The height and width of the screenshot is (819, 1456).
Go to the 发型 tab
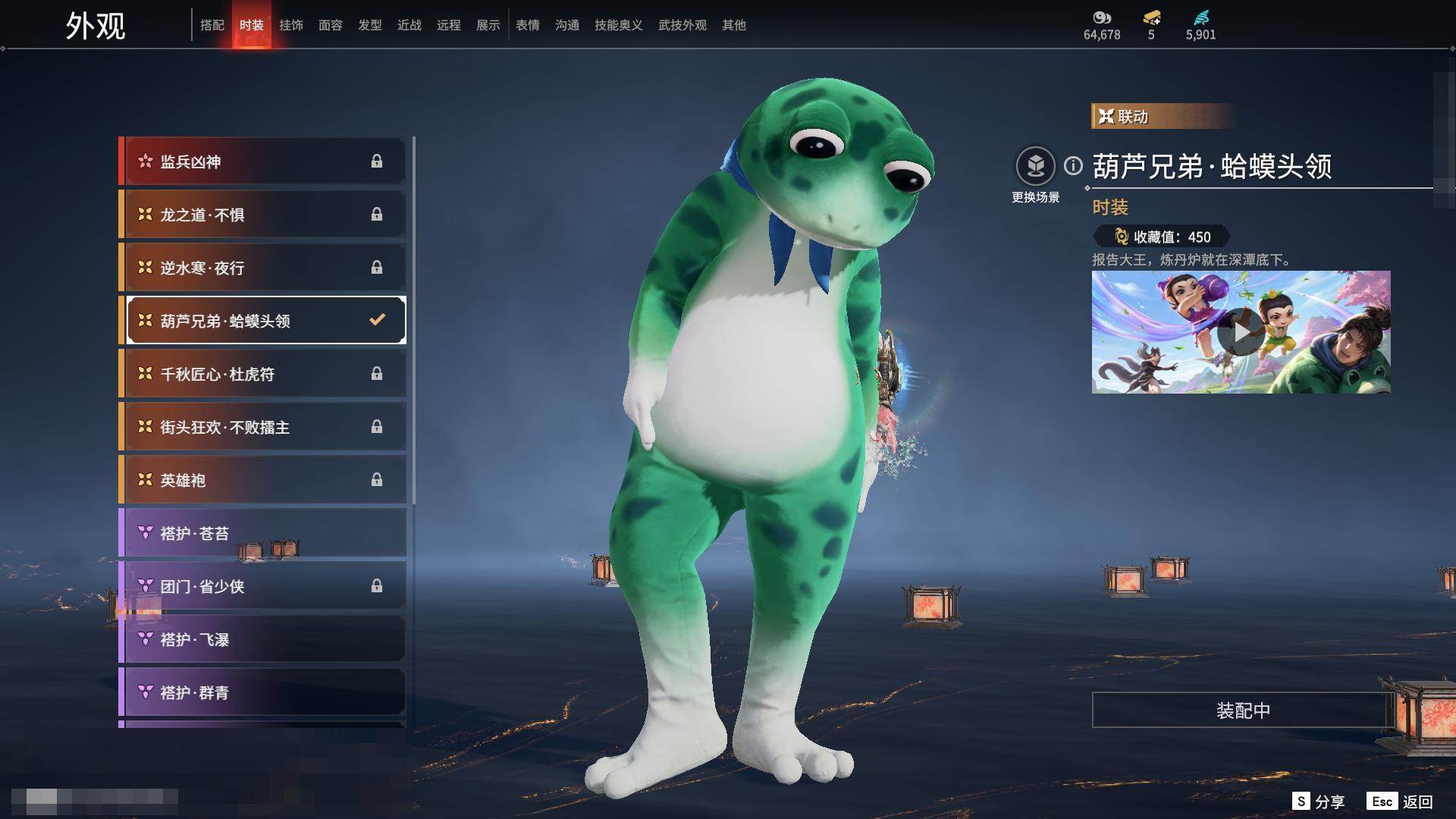[370, 25]
